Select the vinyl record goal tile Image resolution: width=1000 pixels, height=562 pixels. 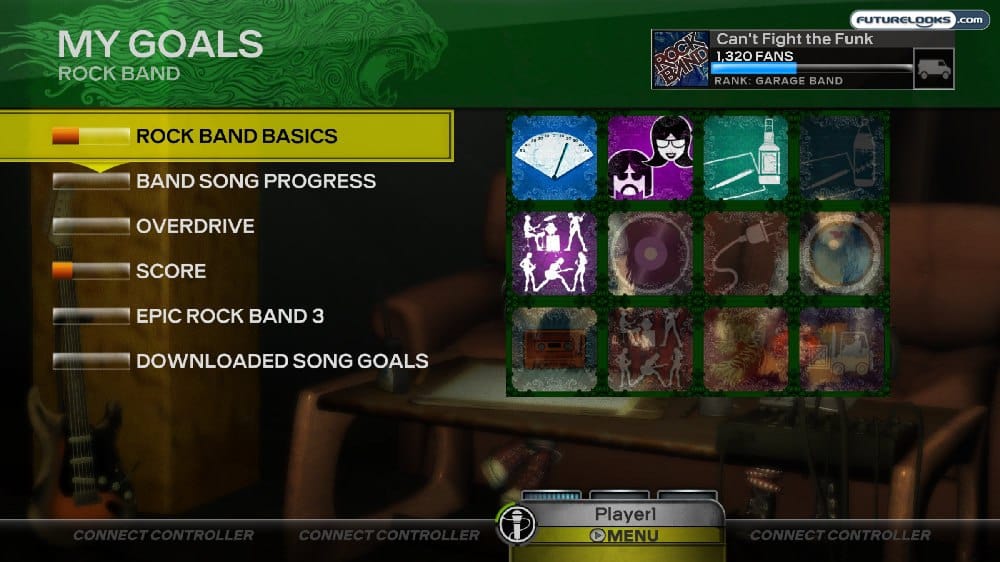pyautogui.click(x=650, y=253)
